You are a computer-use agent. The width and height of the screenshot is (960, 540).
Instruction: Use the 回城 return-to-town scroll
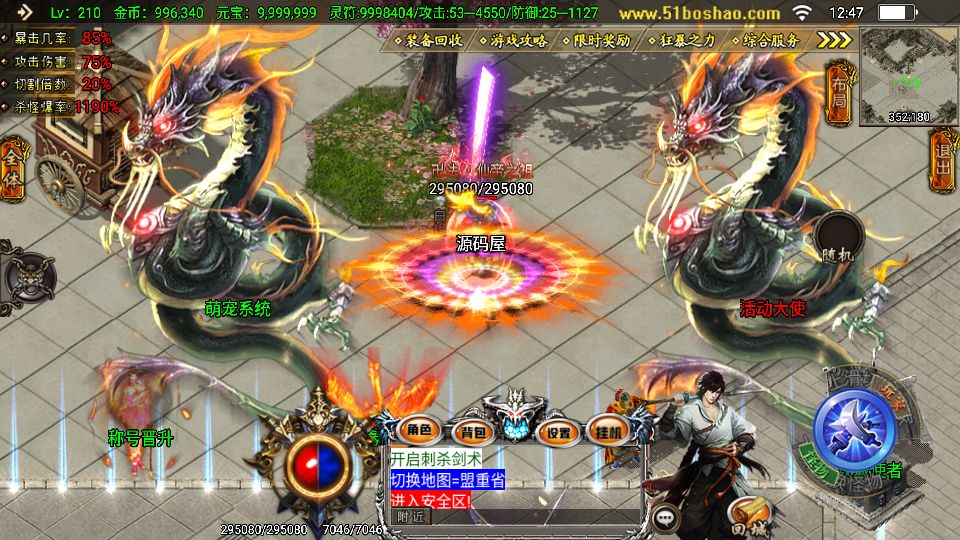pos(745,513)
